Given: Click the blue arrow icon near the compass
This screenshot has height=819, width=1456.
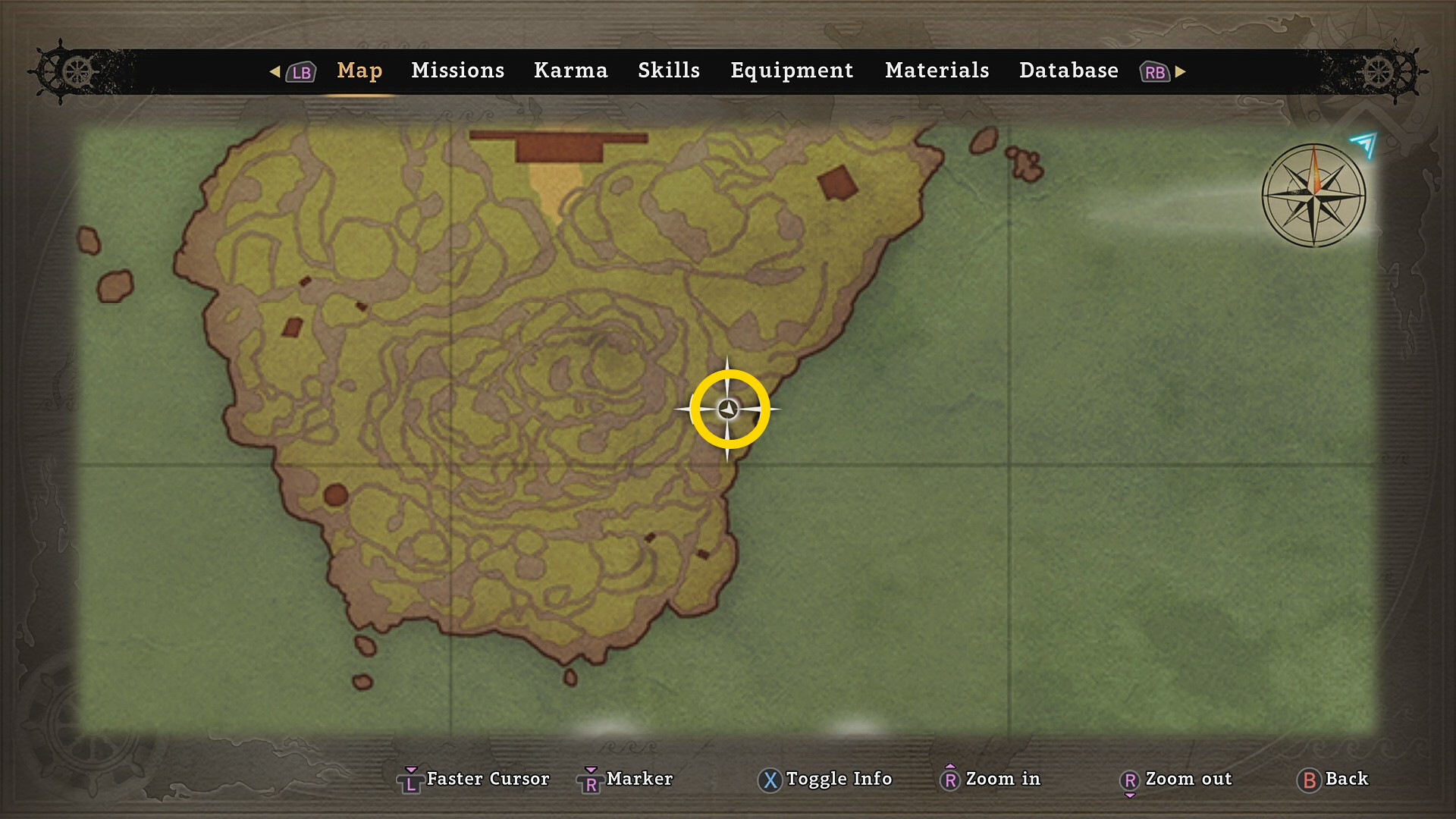Looking at the screenshot, I should click(1364, 143).
